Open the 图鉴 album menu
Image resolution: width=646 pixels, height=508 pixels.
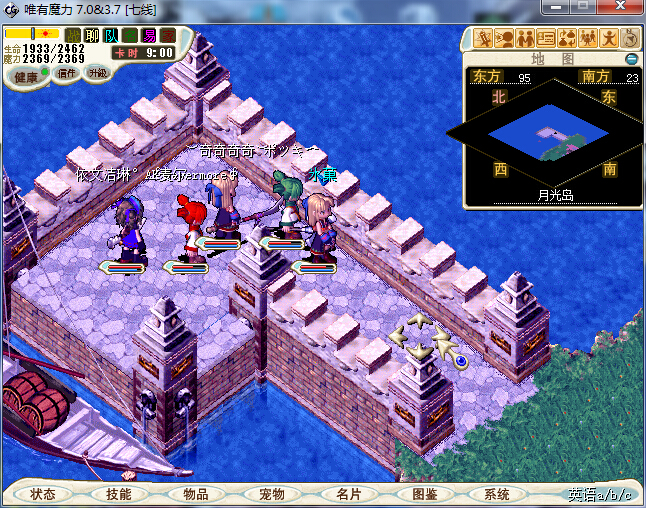[x=423, y=494]
